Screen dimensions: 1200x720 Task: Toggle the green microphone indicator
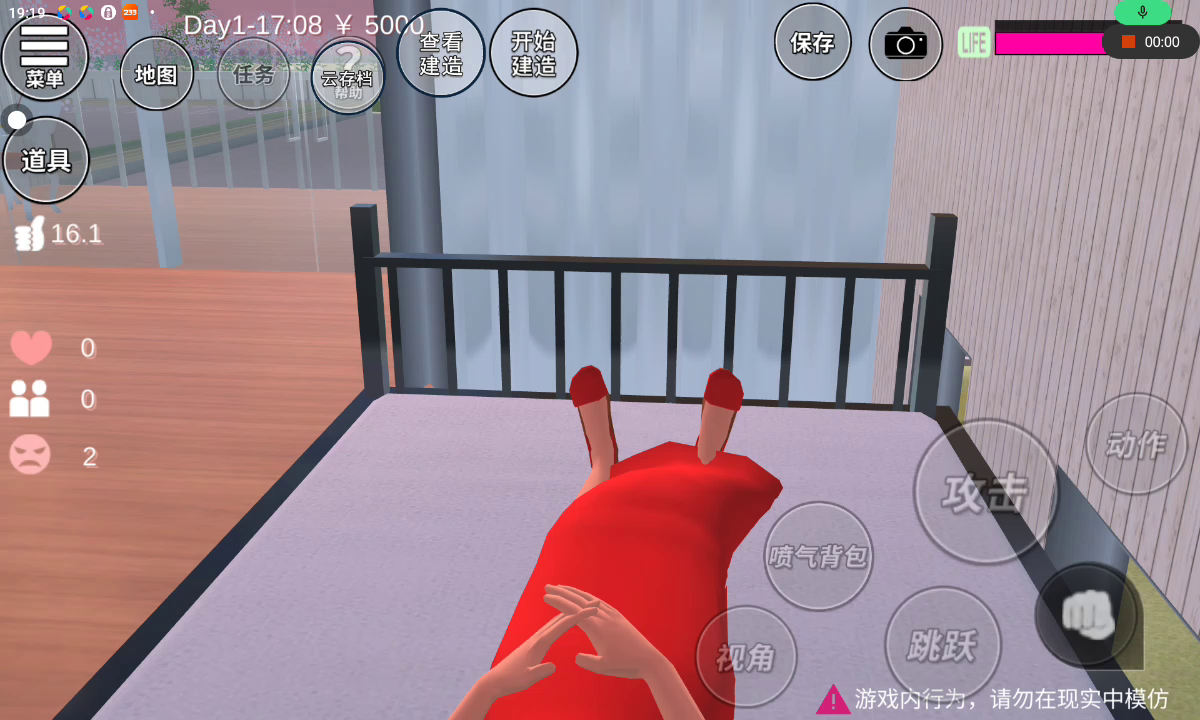1142,12
